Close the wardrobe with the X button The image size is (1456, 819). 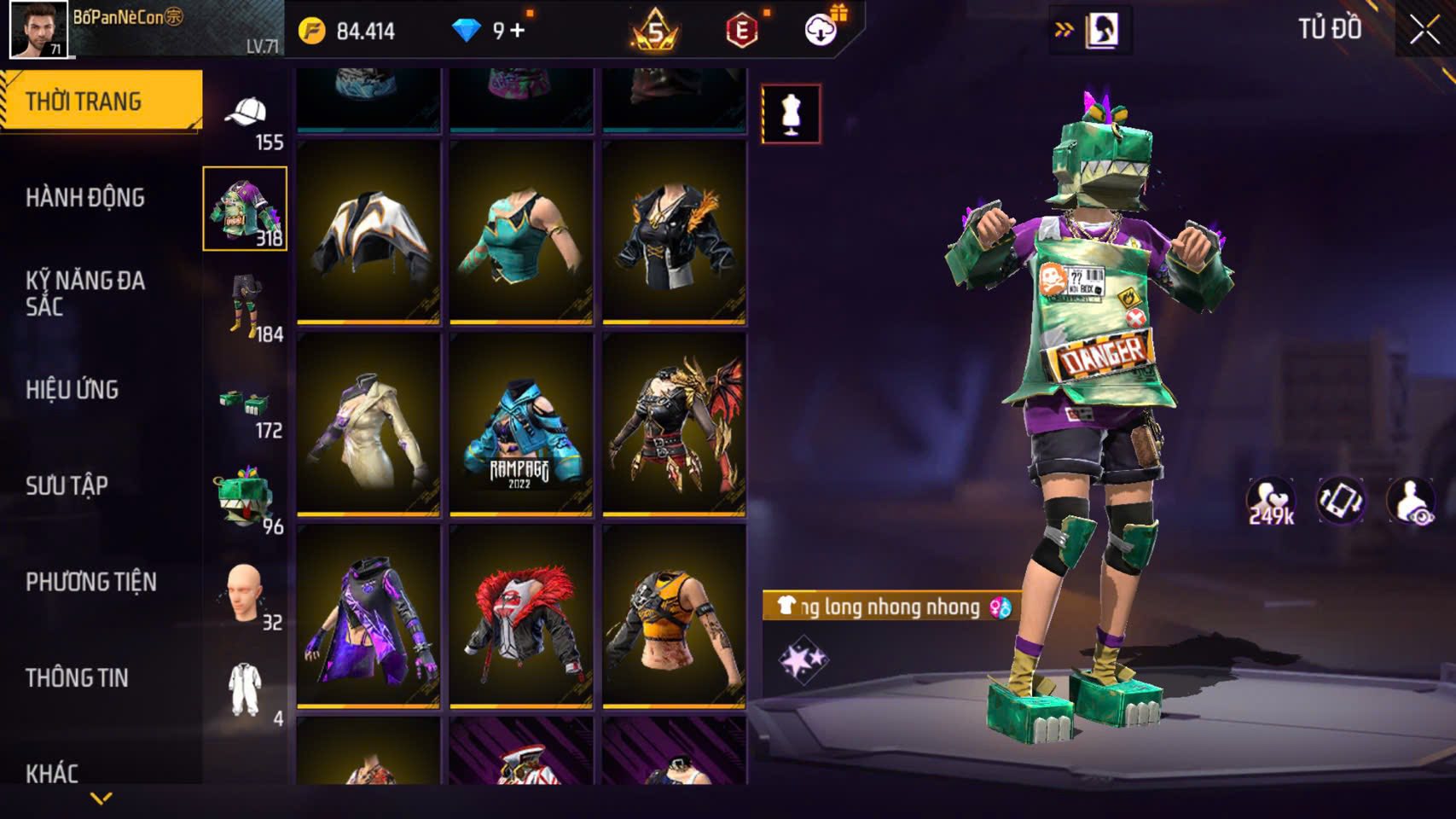(1424, 31)
